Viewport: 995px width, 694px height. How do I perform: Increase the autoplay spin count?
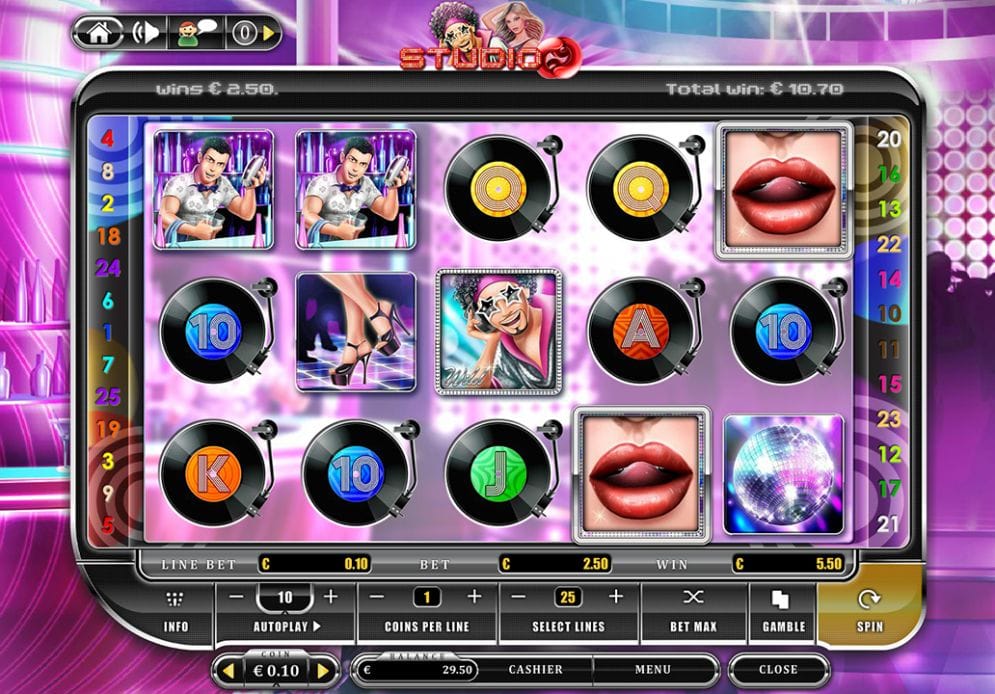[x=331, y=597]
